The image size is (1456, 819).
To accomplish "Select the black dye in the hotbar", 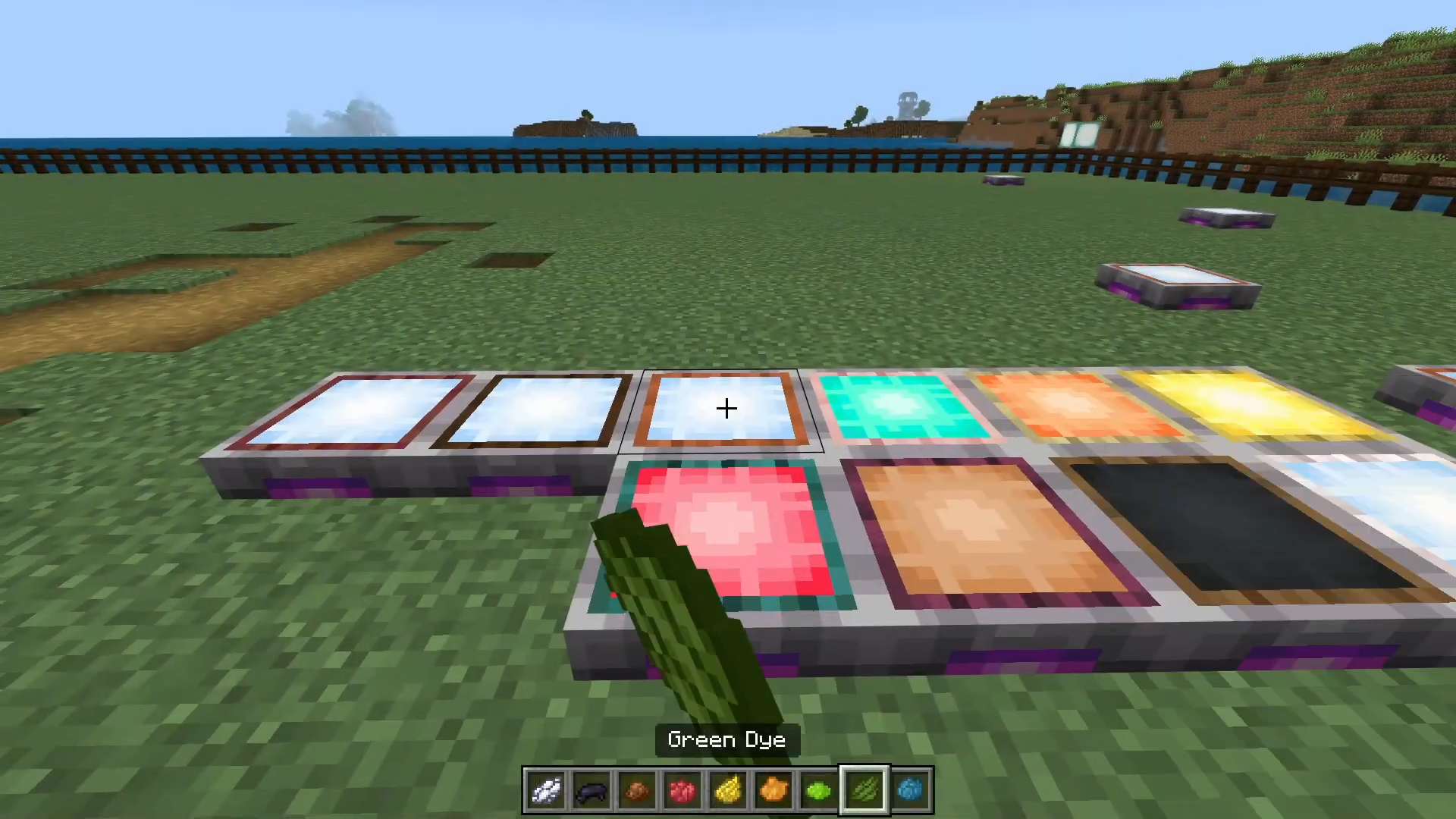I will click(x=591, y=791).
